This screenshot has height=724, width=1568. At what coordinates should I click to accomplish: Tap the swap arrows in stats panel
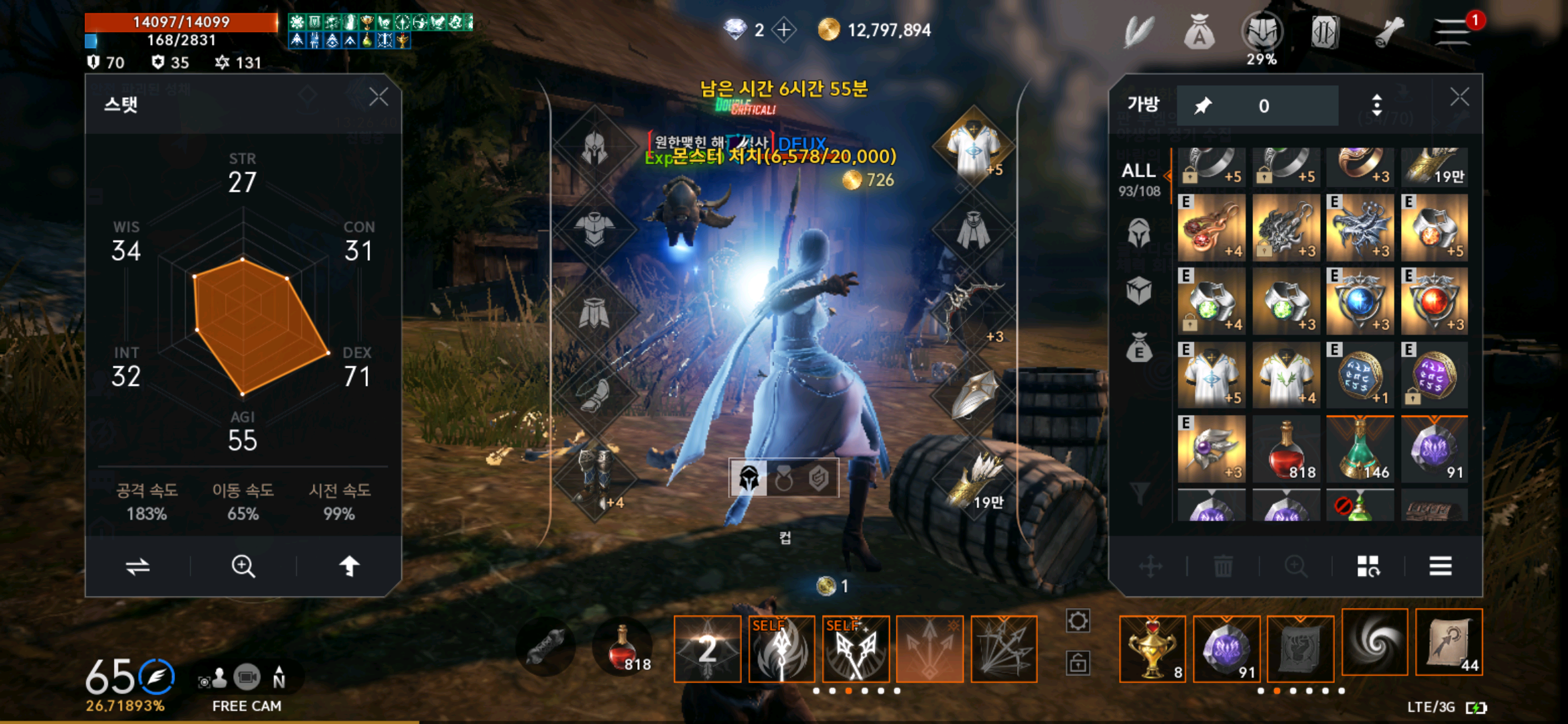[x=137, y=566]
